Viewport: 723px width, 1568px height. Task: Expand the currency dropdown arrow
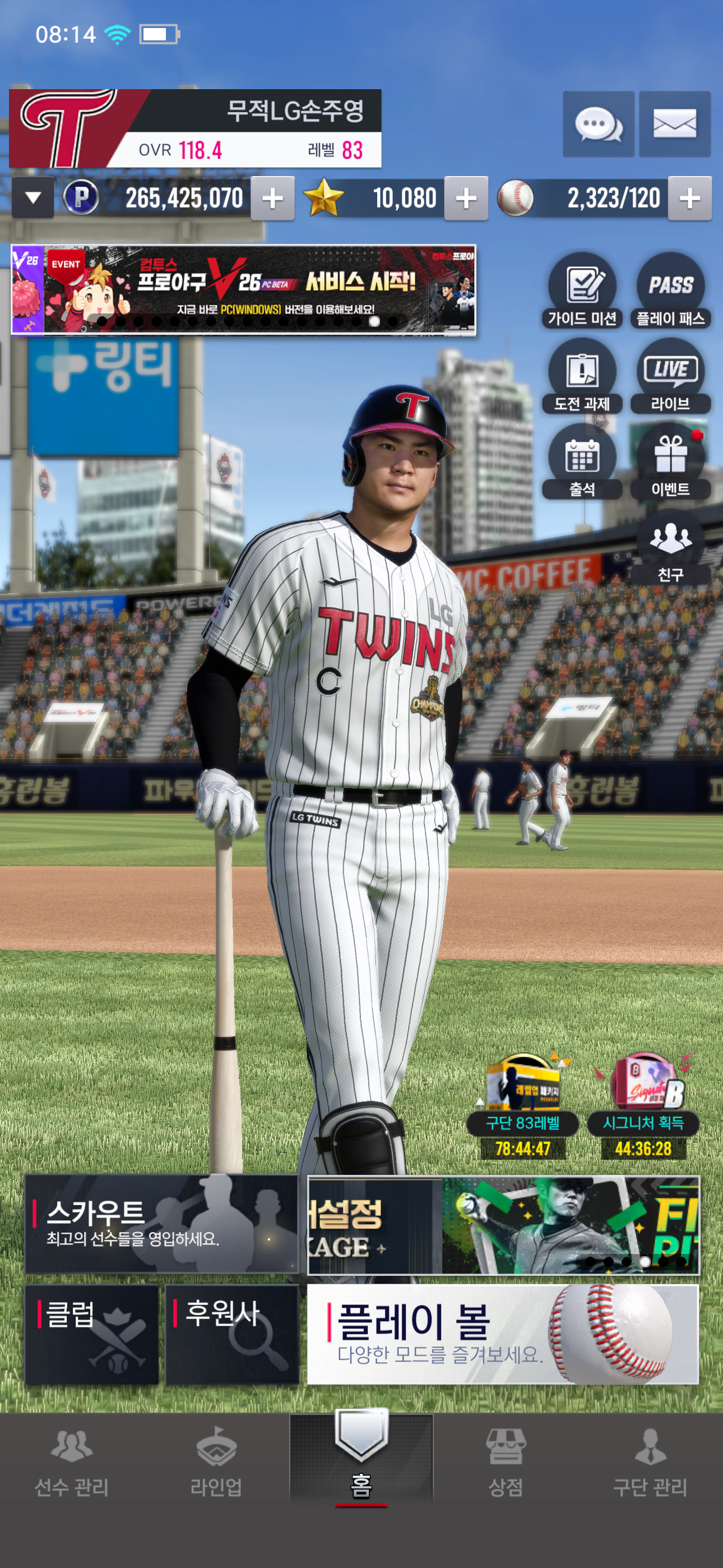[x=34, y=198]
